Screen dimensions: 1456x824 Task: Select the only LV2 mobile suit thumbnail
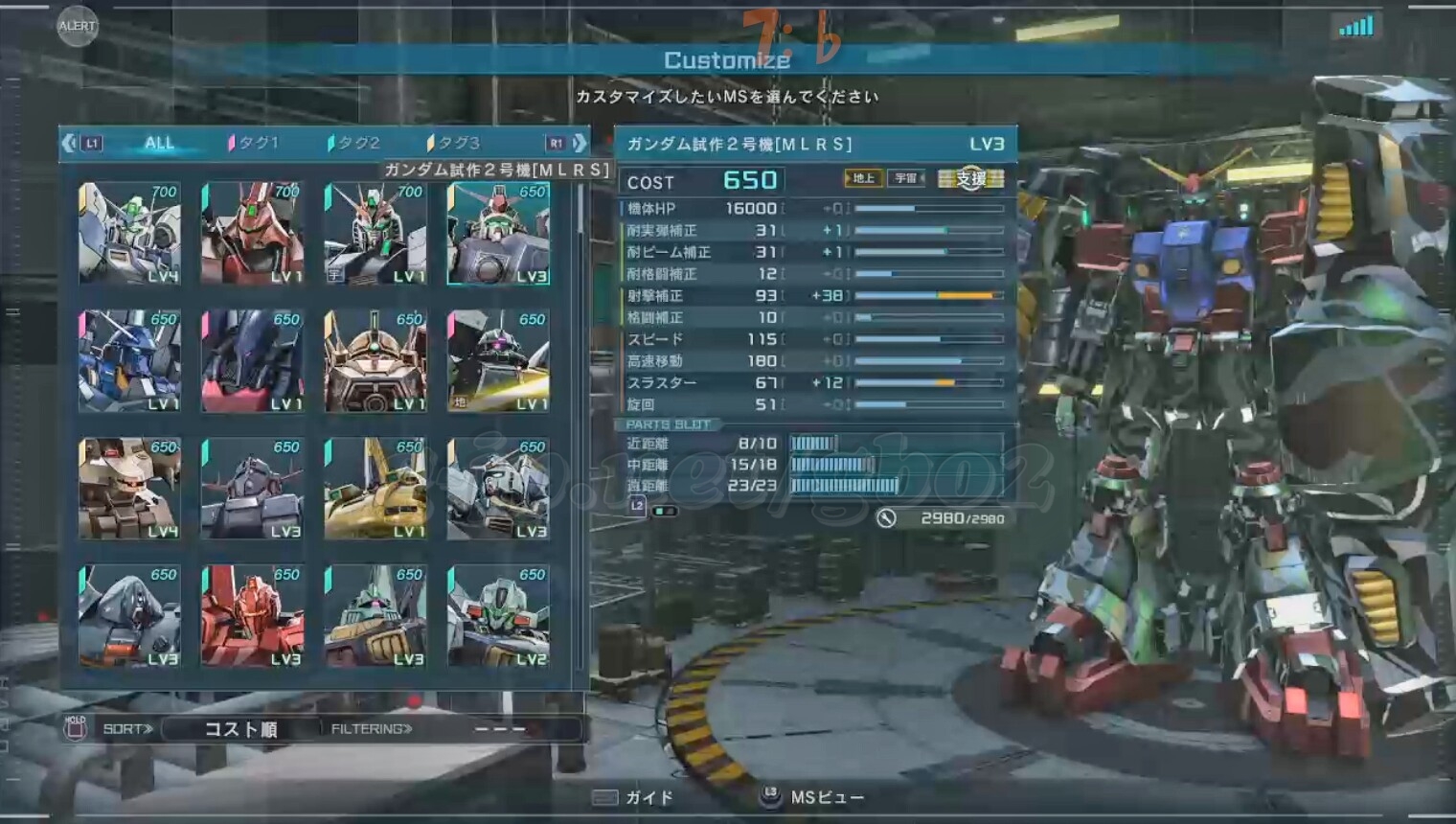(498, 616)
